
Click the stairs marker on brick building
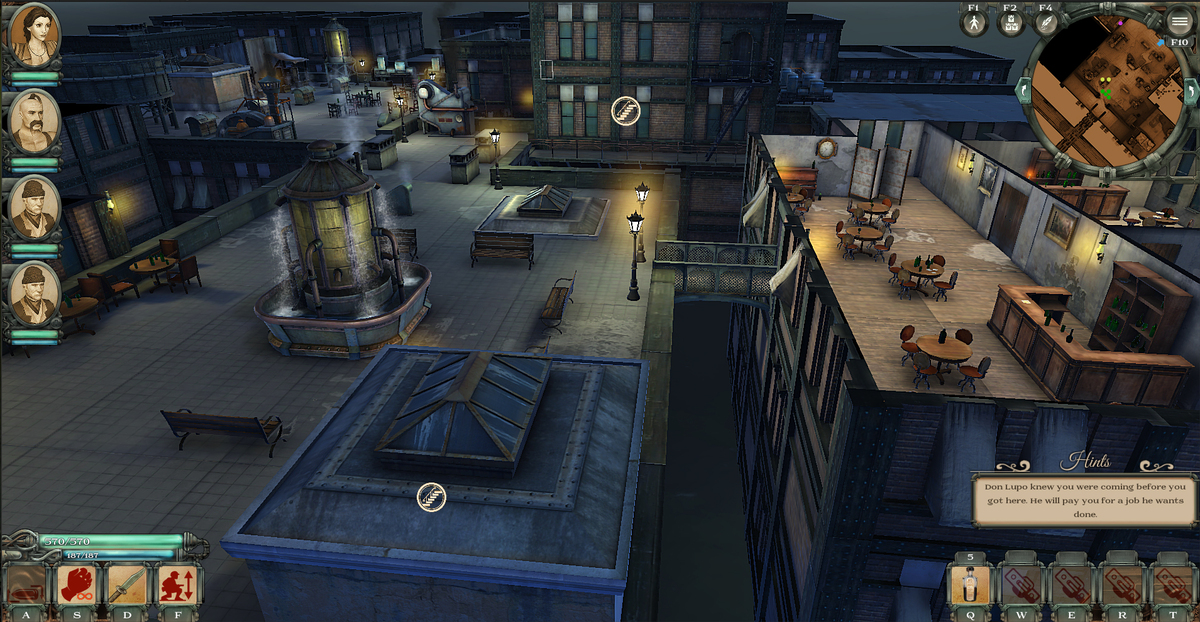626,110
